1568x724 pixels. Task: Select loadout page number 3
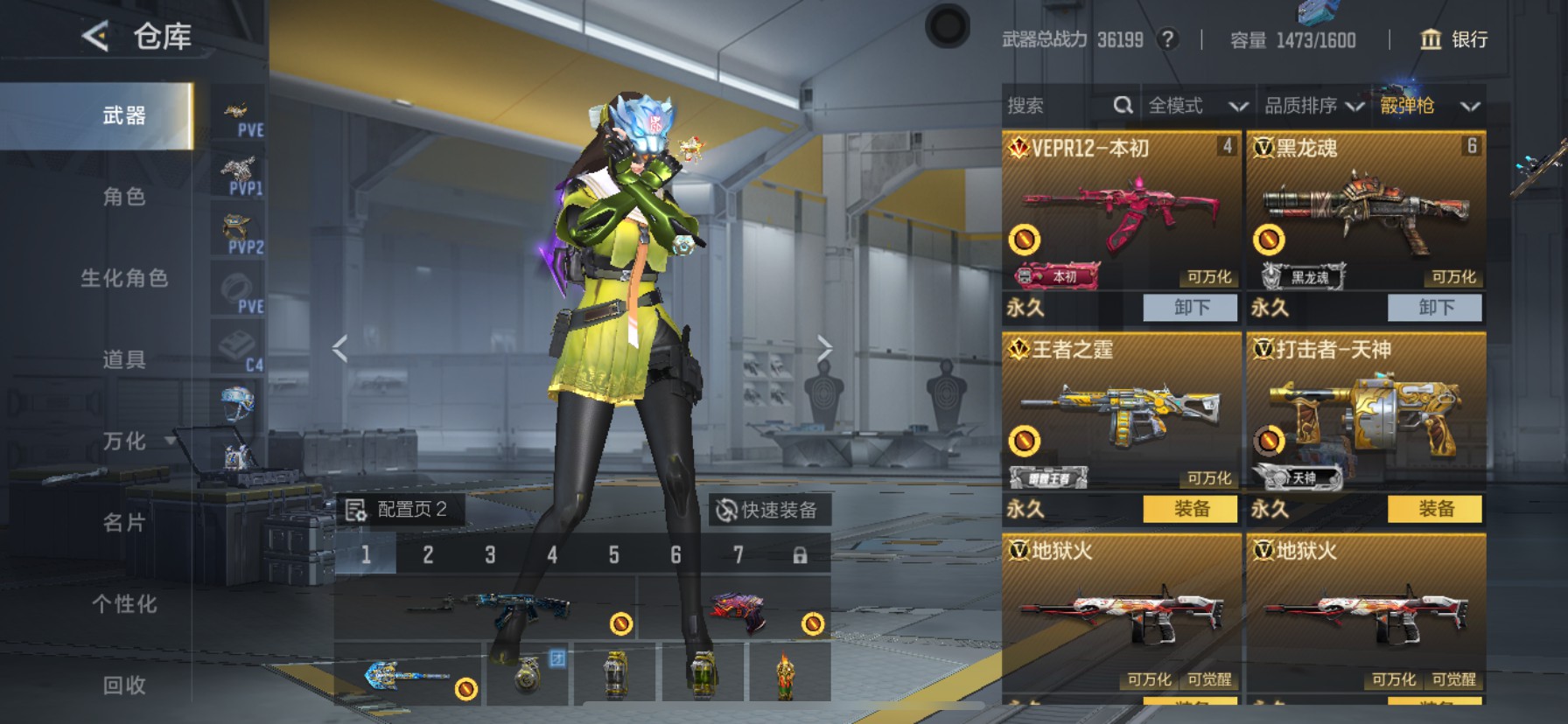[x=489, y=554]
